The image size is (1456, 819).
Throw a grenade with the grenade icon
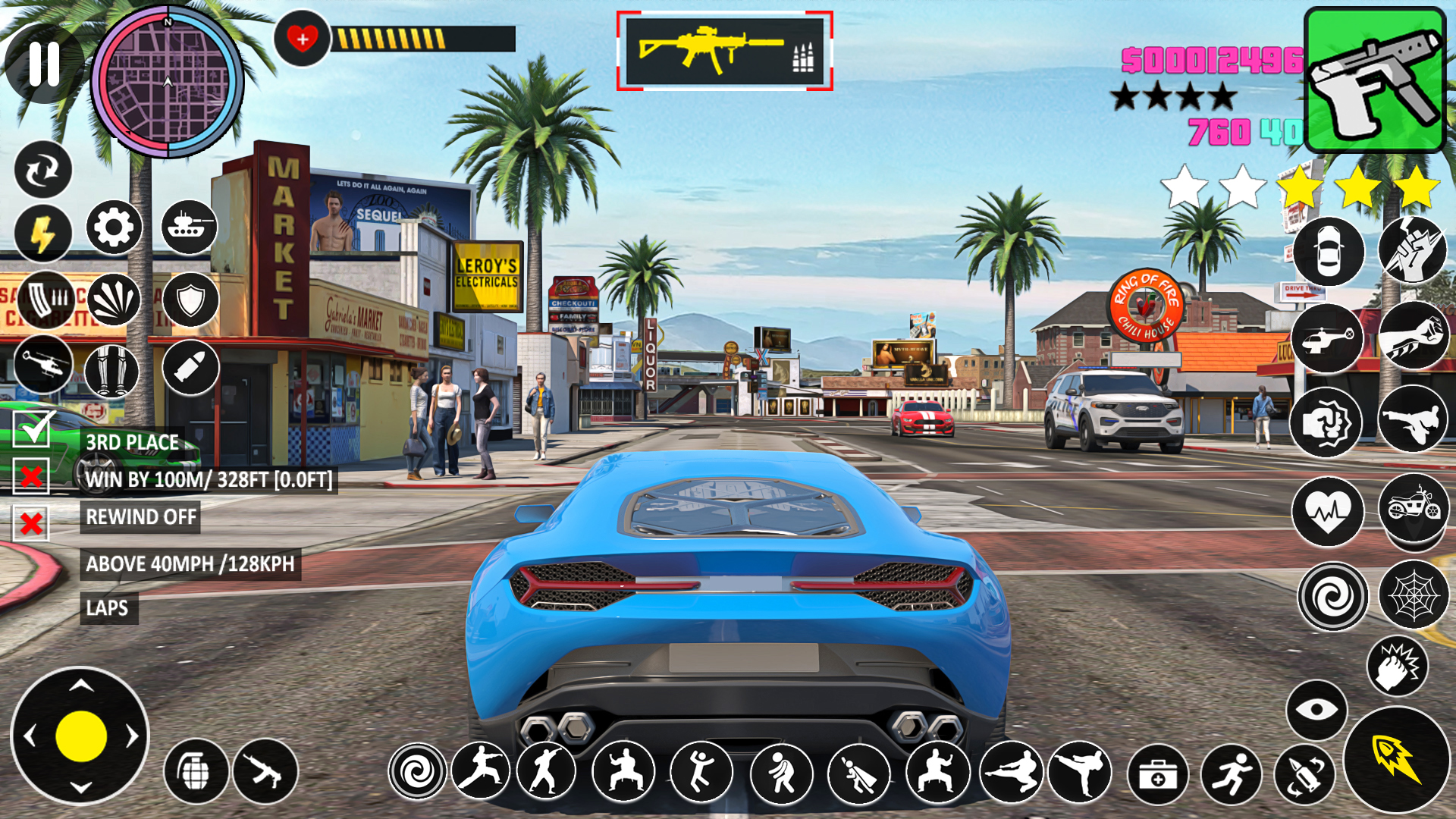(196, 772)
